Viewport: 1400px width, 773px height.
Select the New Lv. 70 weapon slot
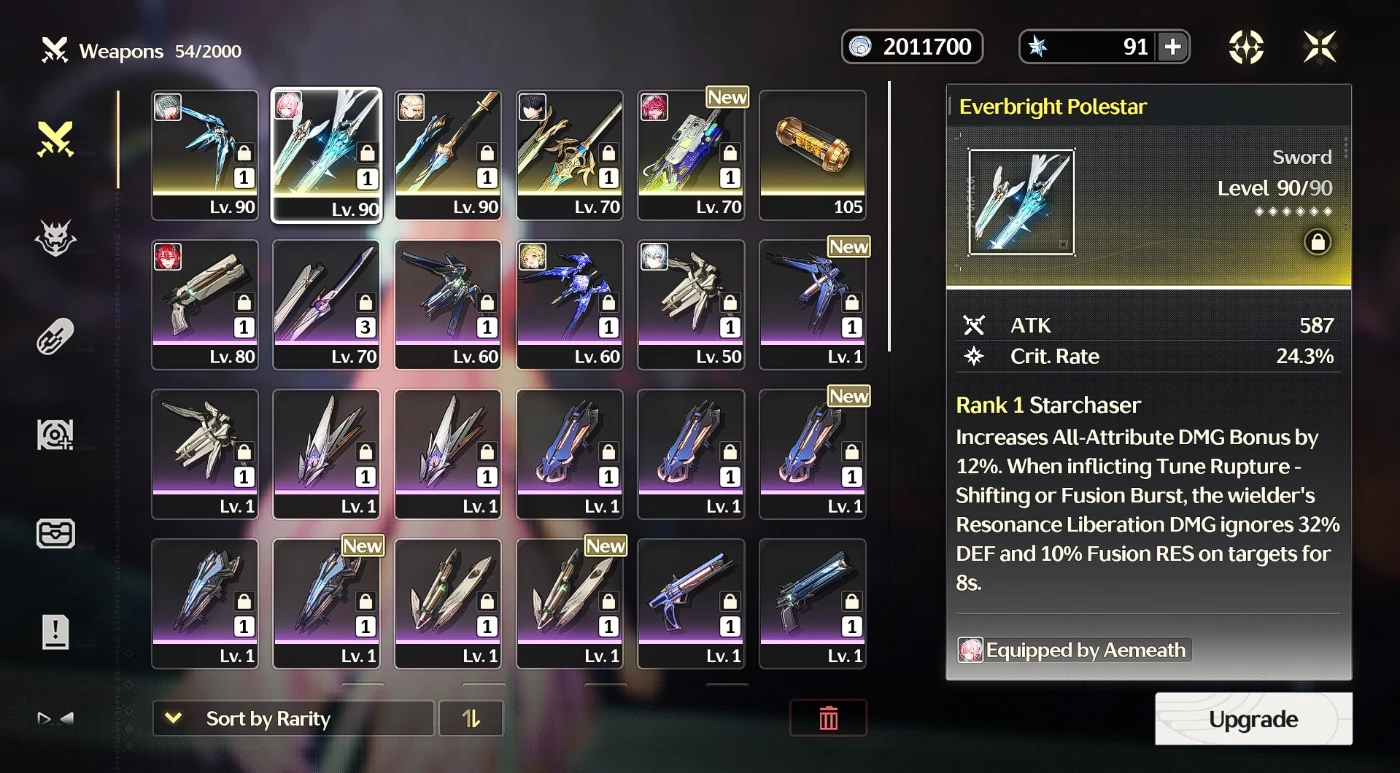(691, 155)
